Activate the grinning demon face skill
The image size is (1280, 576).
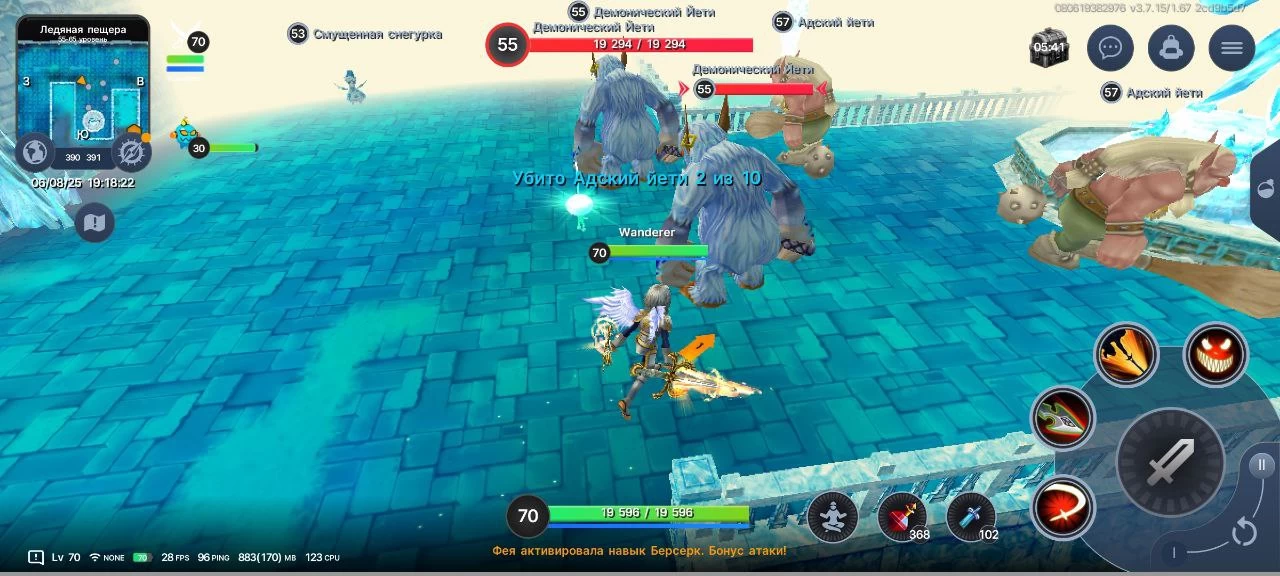1215,354
